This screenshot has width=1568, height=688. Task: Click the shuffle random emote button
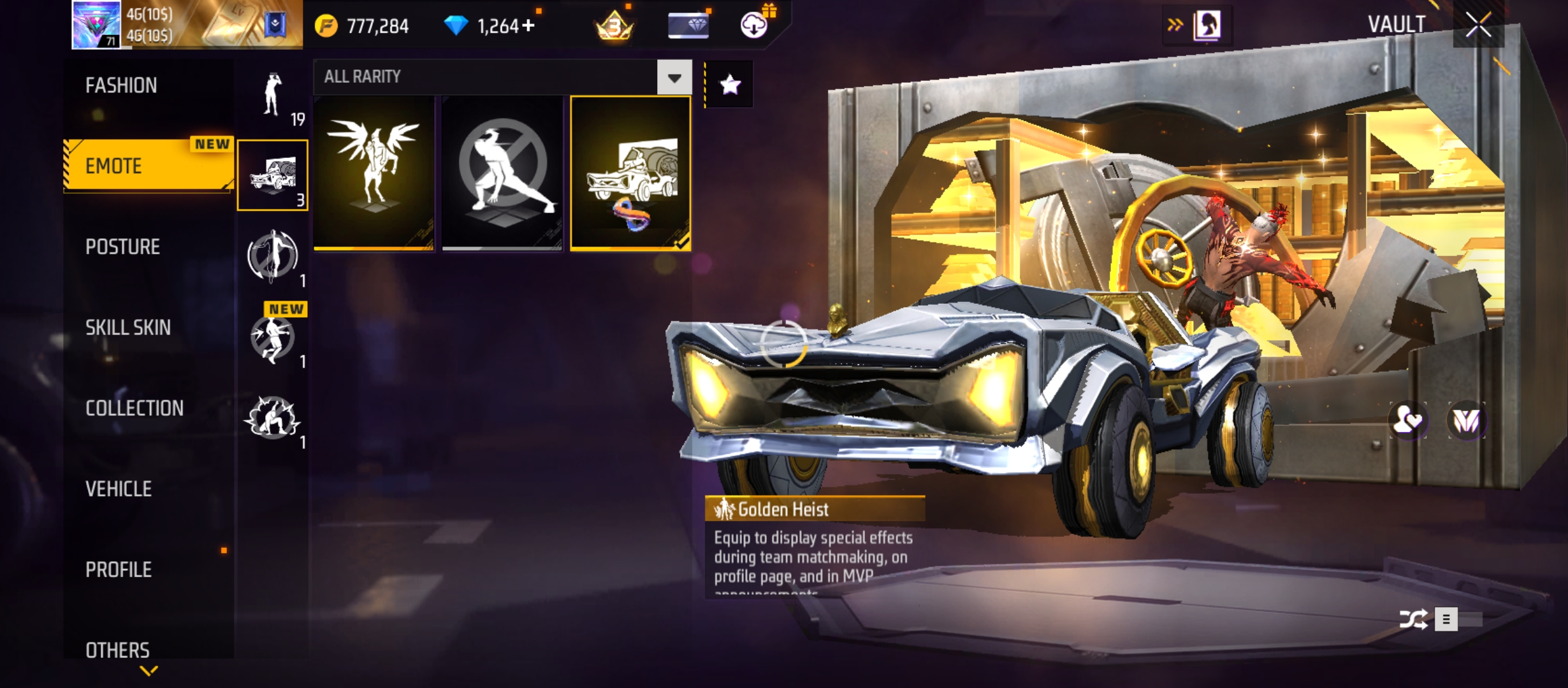pos(1412,619)
